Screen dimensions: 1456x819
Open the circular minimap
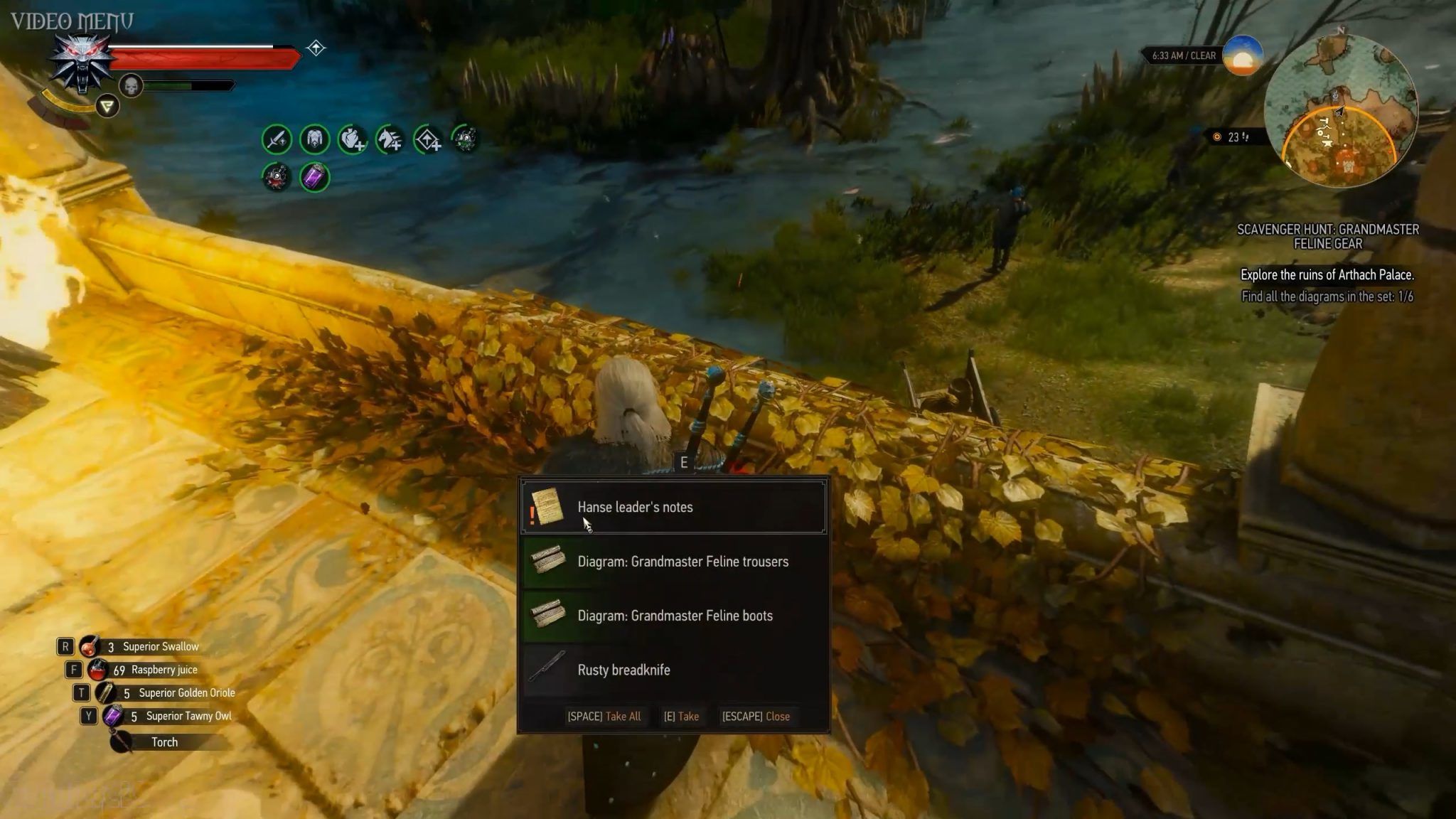1341,112
